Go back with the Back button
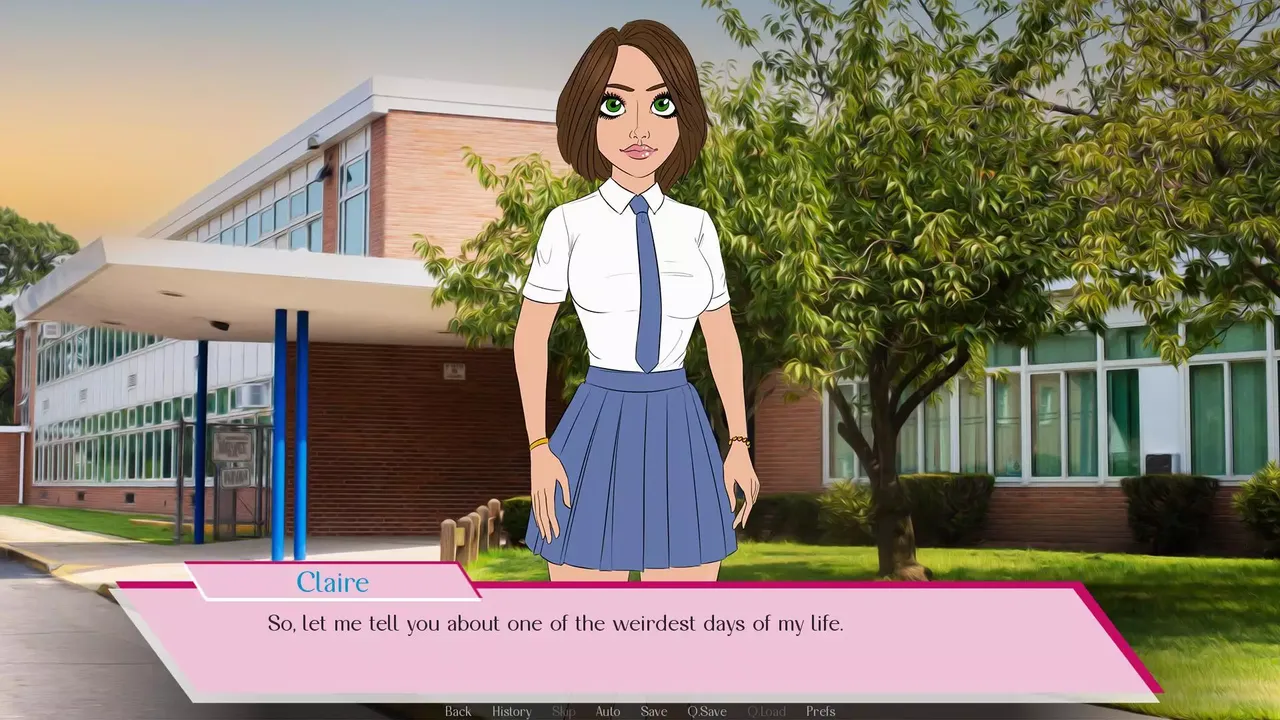Viewport: 1280px width, 720px height. (x=458, y=711)
